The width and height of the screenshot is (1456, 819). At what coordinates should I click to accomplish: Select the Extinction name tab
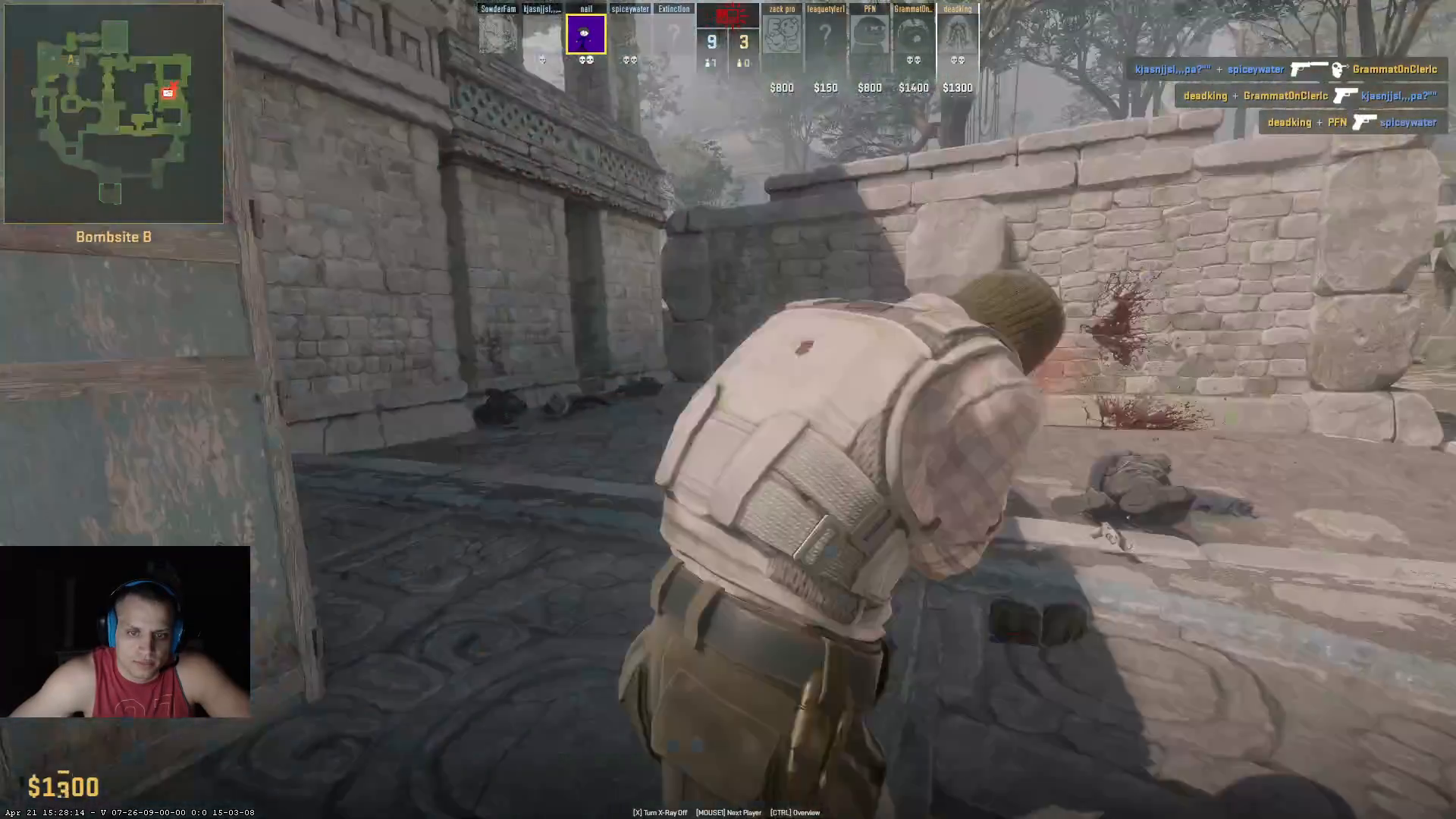tap(673, 8)
